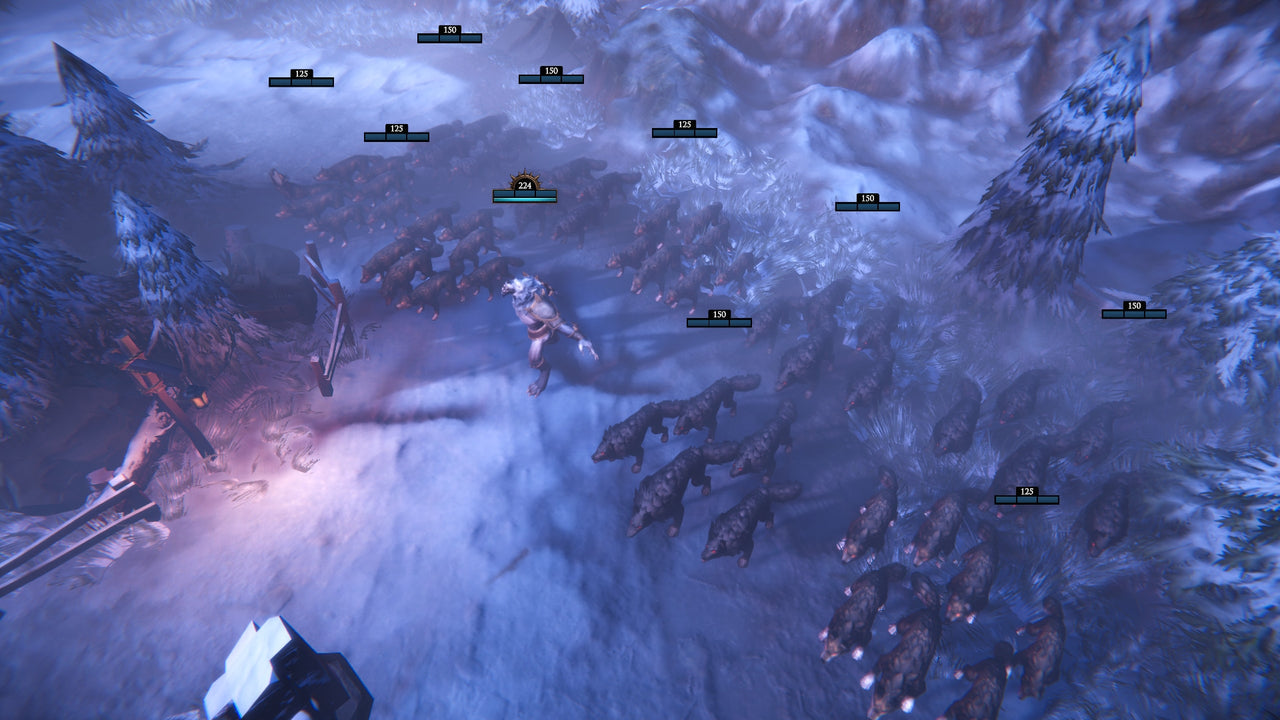Click the wooden signpost left of the werewolf
This screenshot has width=1280, height=720.
coord(330,330)
